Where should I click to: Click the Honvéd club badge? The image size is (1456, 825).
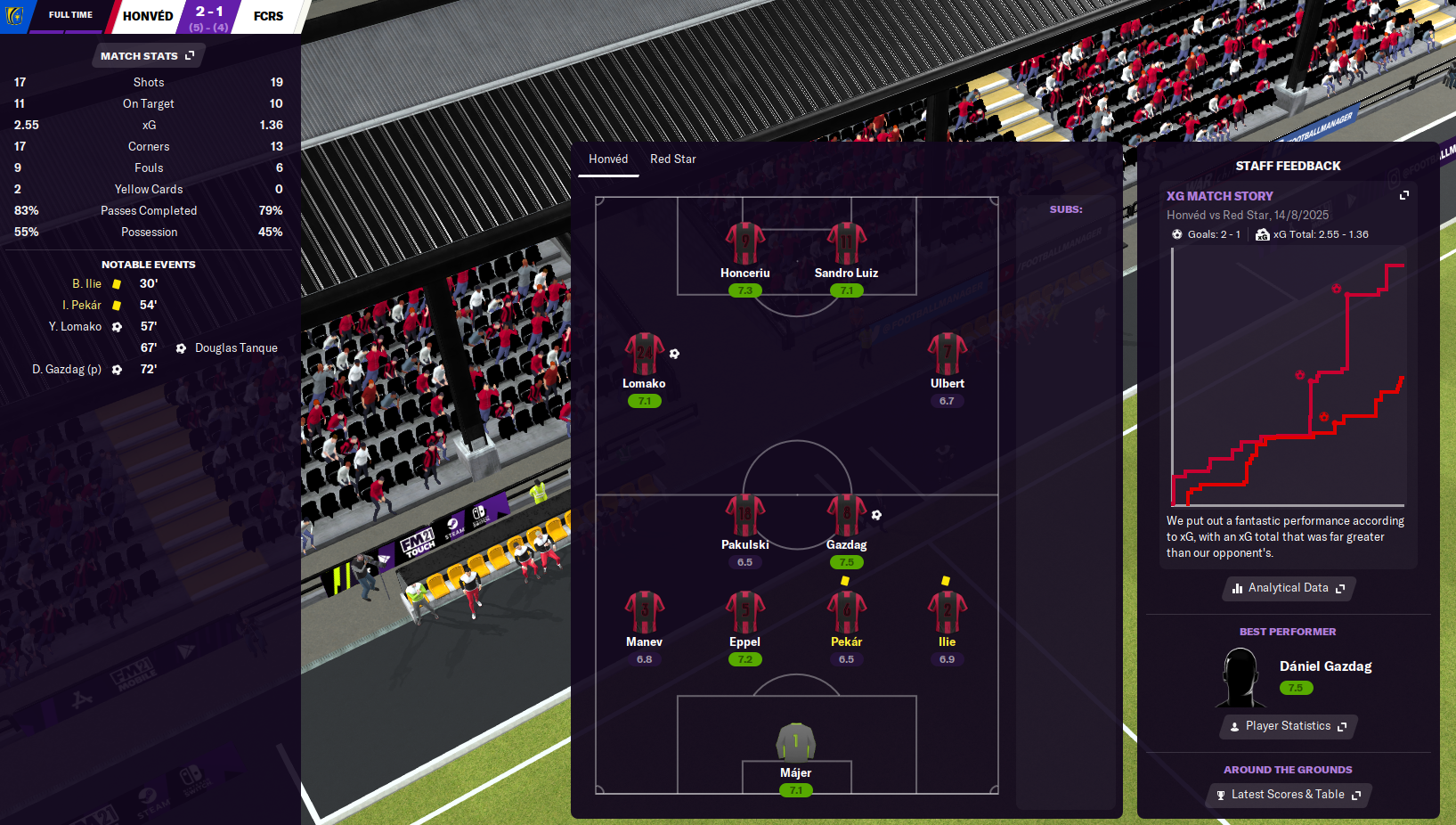[15, 15]
